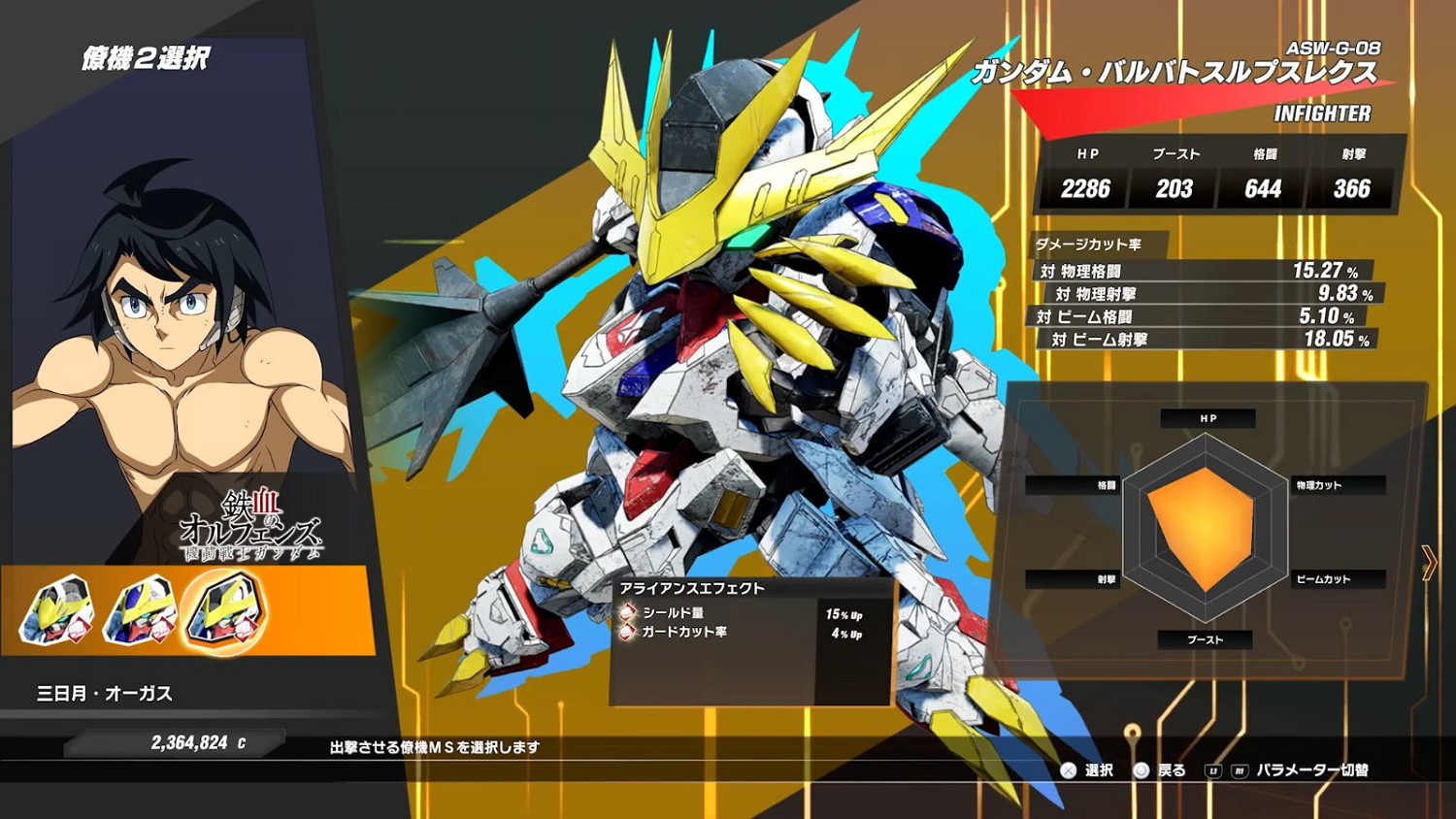Toggle the HP label on the radar chart
Screen dimensions: 1456x819
coord(1207,418)
